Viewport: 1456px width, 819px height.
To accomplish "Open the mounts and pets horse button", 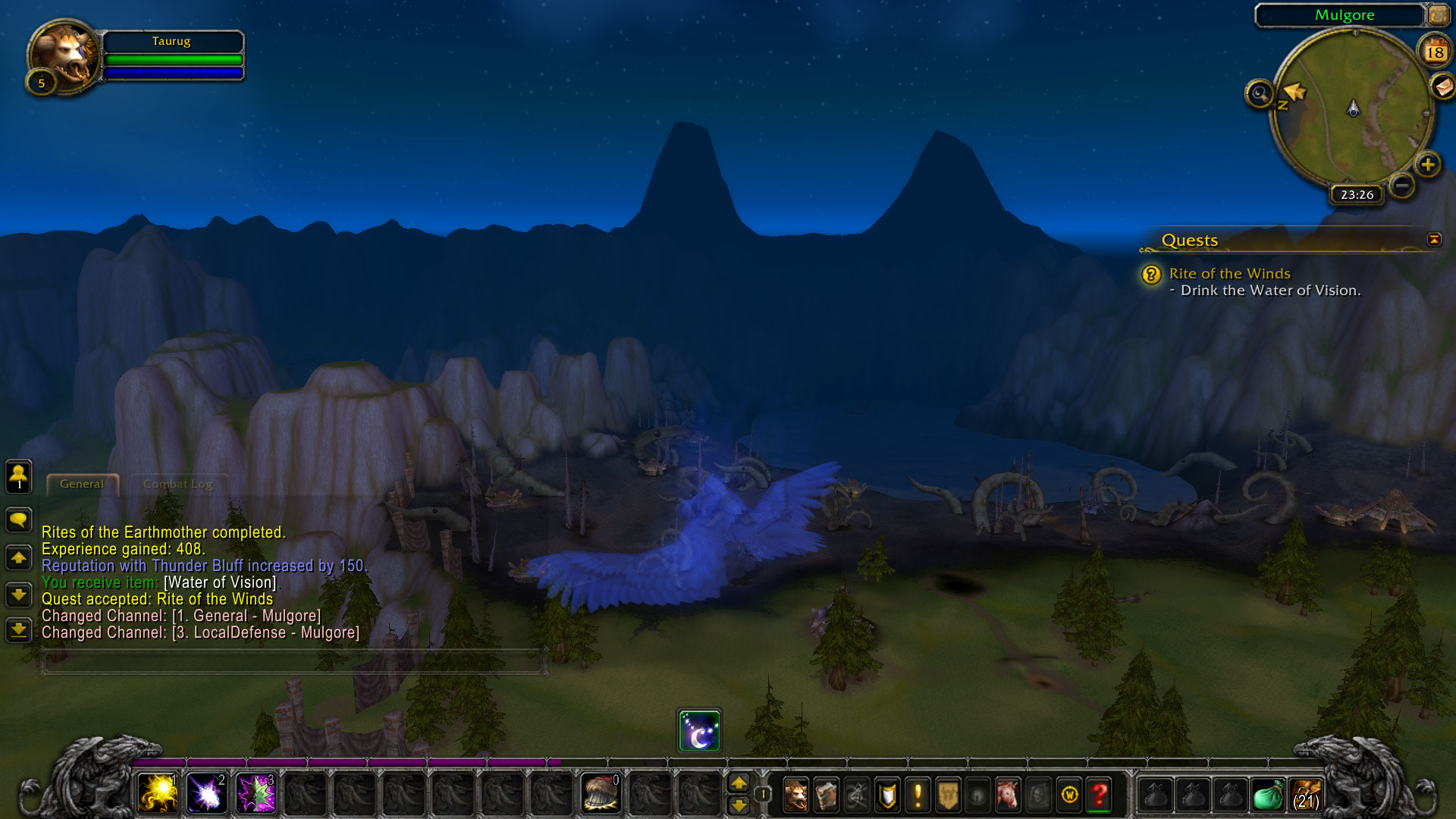I will click(1008, 795).
